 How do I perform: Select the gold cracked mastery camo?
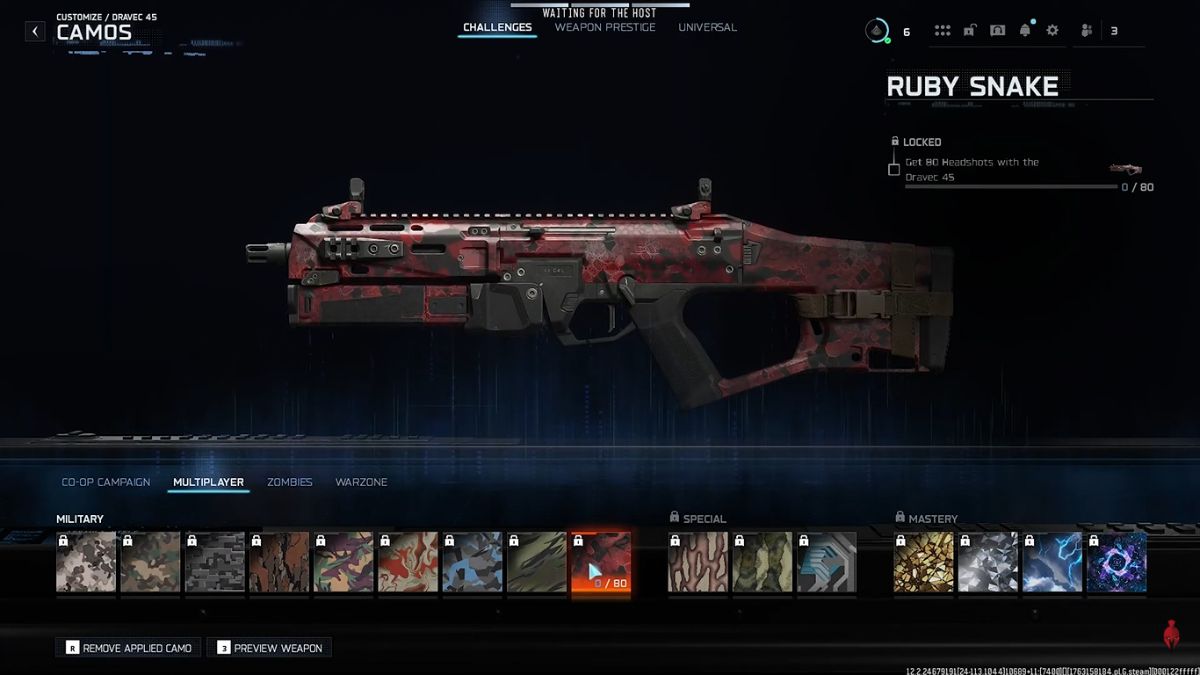(923, 563)
